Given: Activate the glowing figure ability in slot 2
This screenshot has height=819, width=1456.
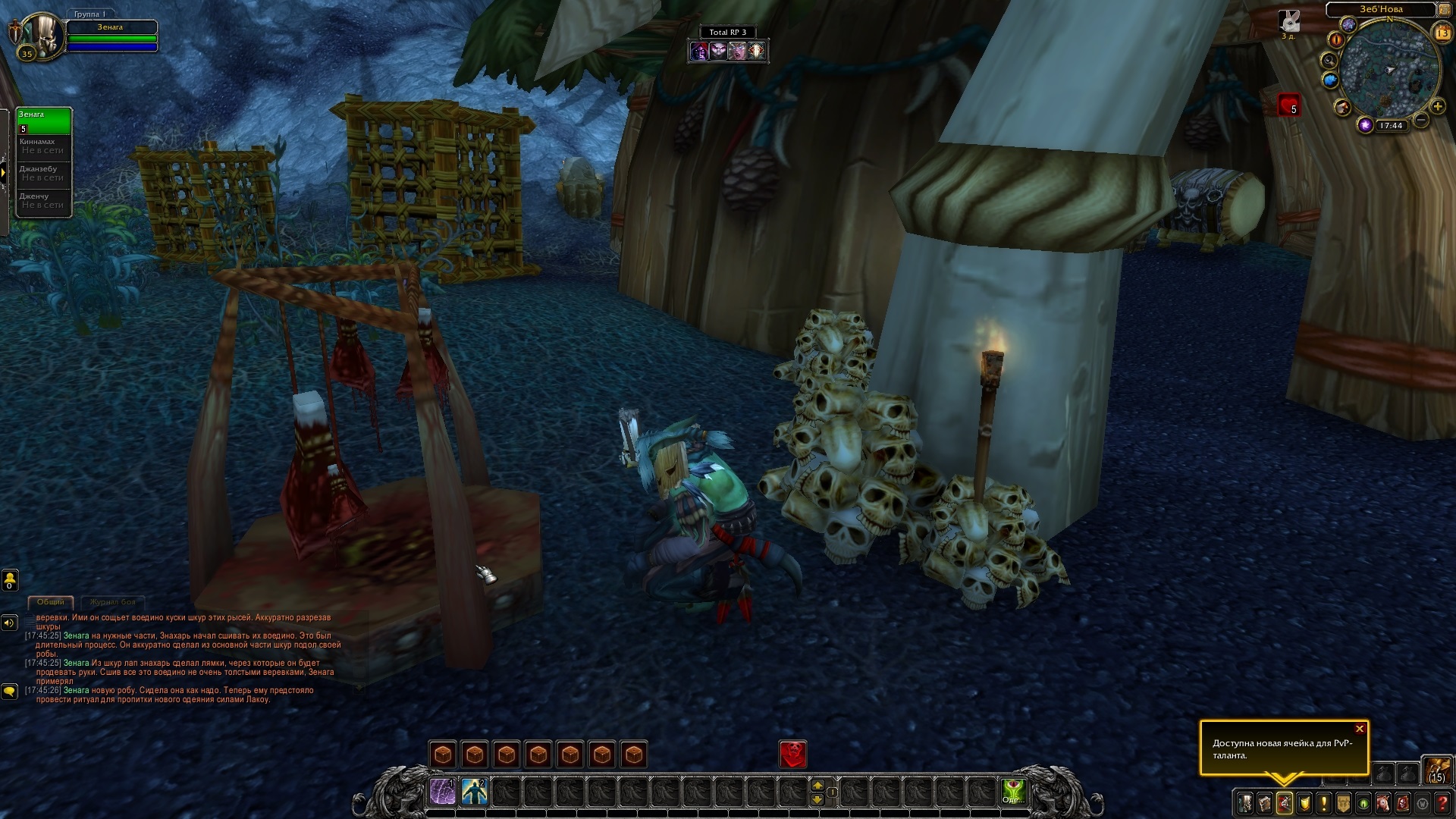Looking at the screenshot, I should click(x=475, y=792).
